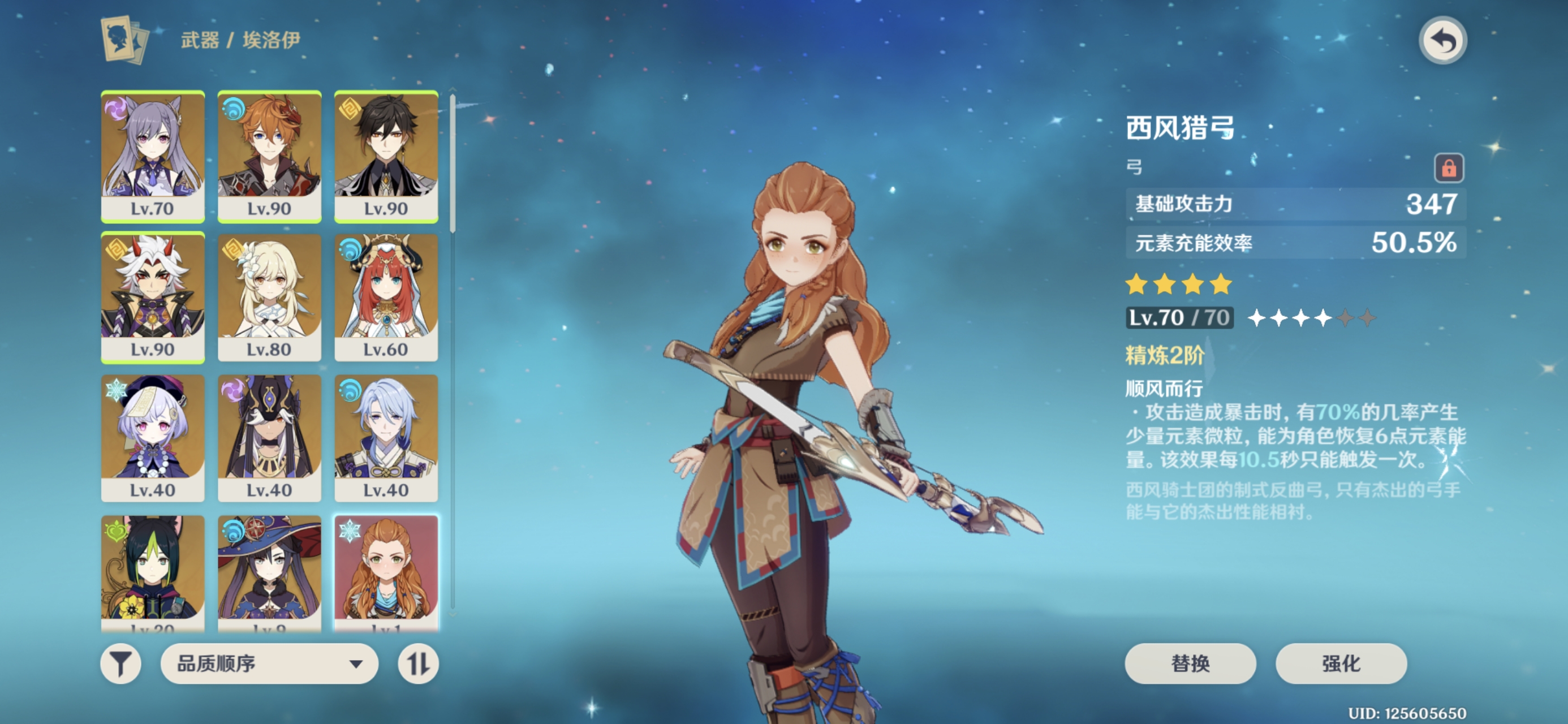Choose Ayato's Lv.40 character portrait
The width and height of the screenshot is (1568, 724).
(x=386, y=438)
